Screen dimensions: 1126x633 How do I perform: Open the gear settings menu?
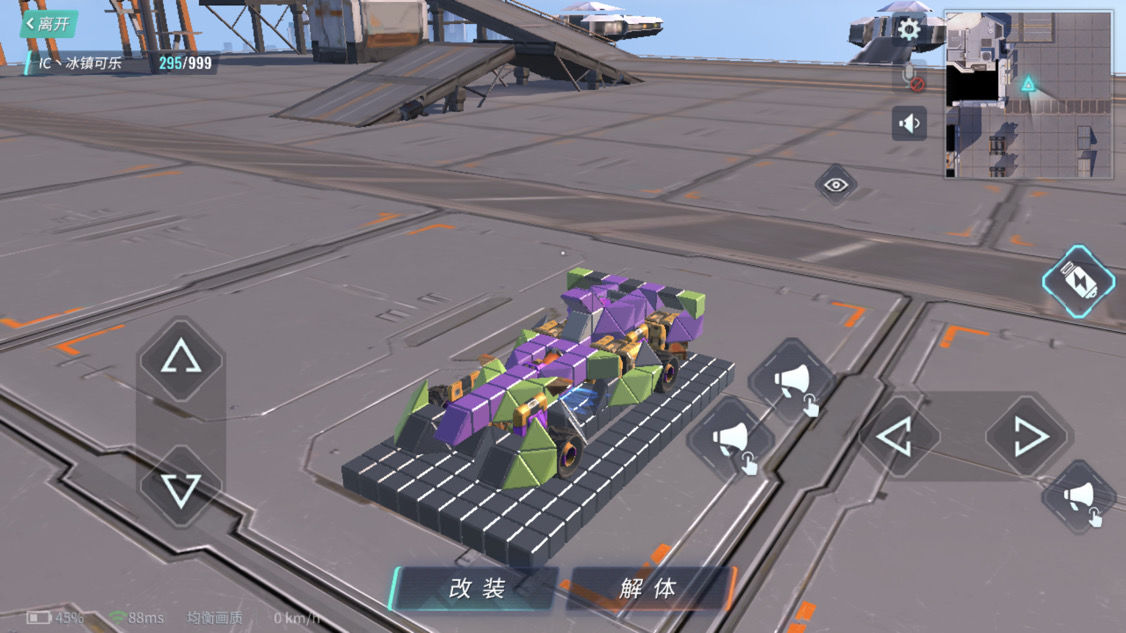click(x=908, y=29)
